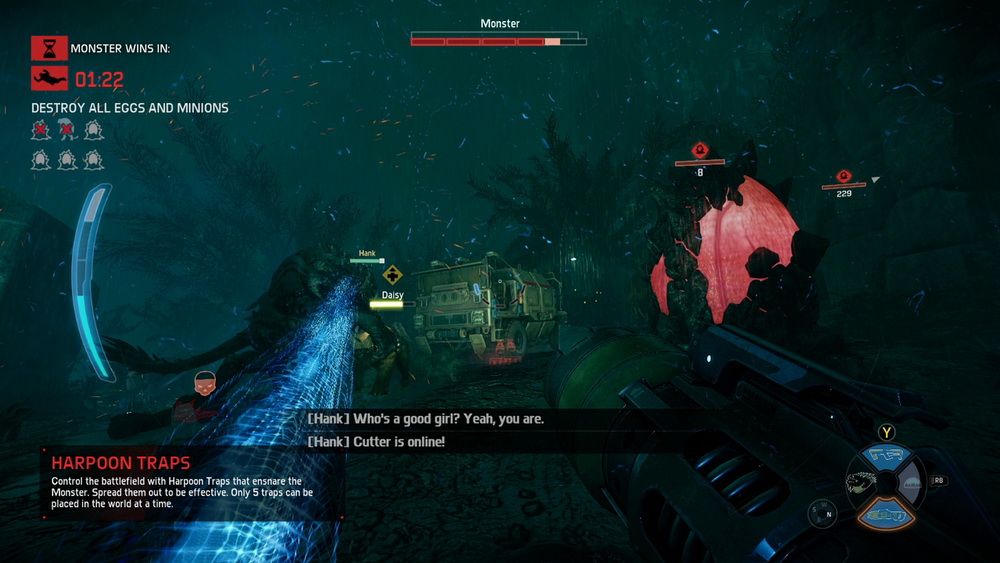The image size is (1000, 563).
Task: Activate the Mobile Arena dome slot
Action: click(x=909, y=484)
